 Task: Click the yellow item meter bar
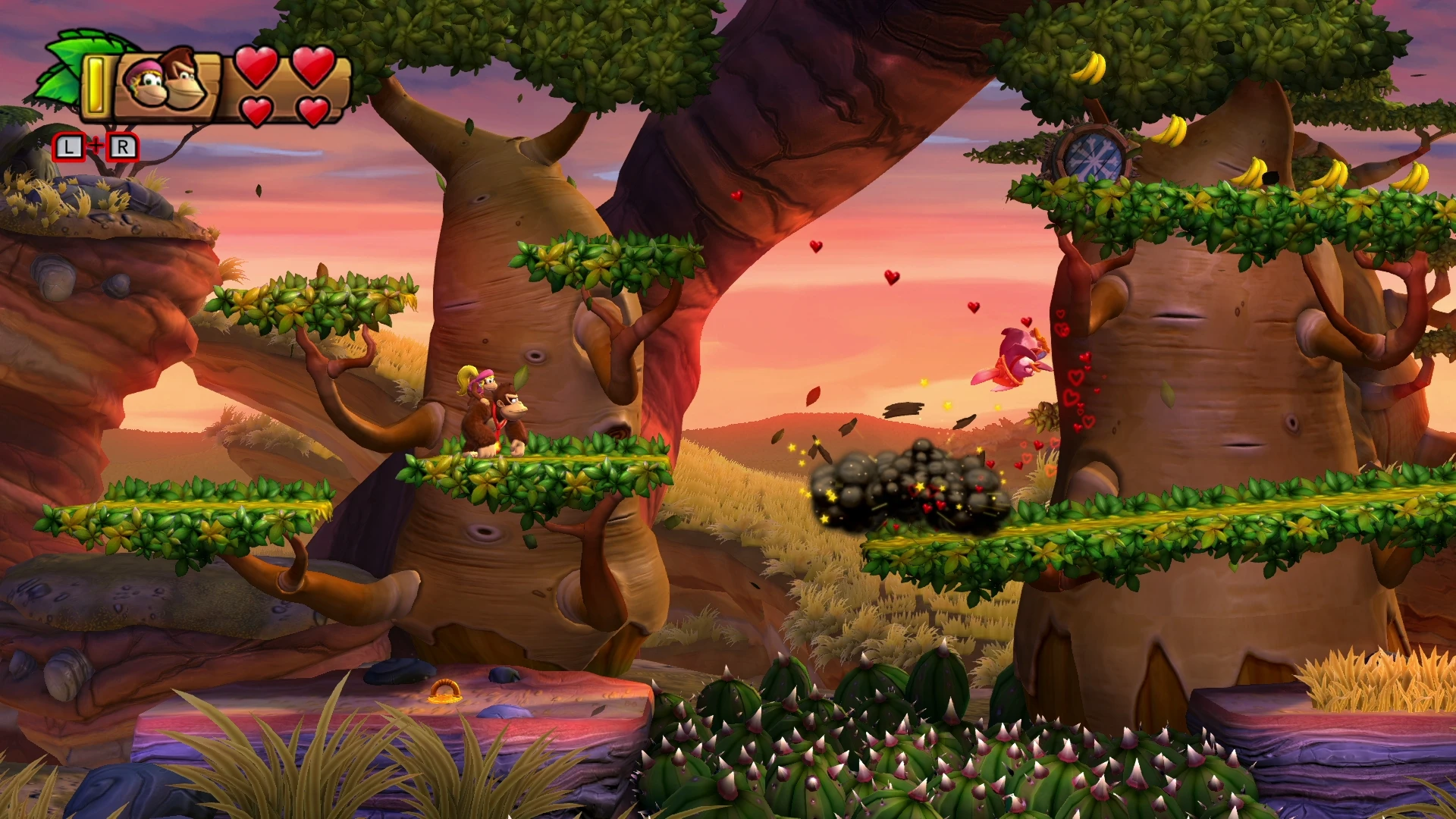click(95, 83)
